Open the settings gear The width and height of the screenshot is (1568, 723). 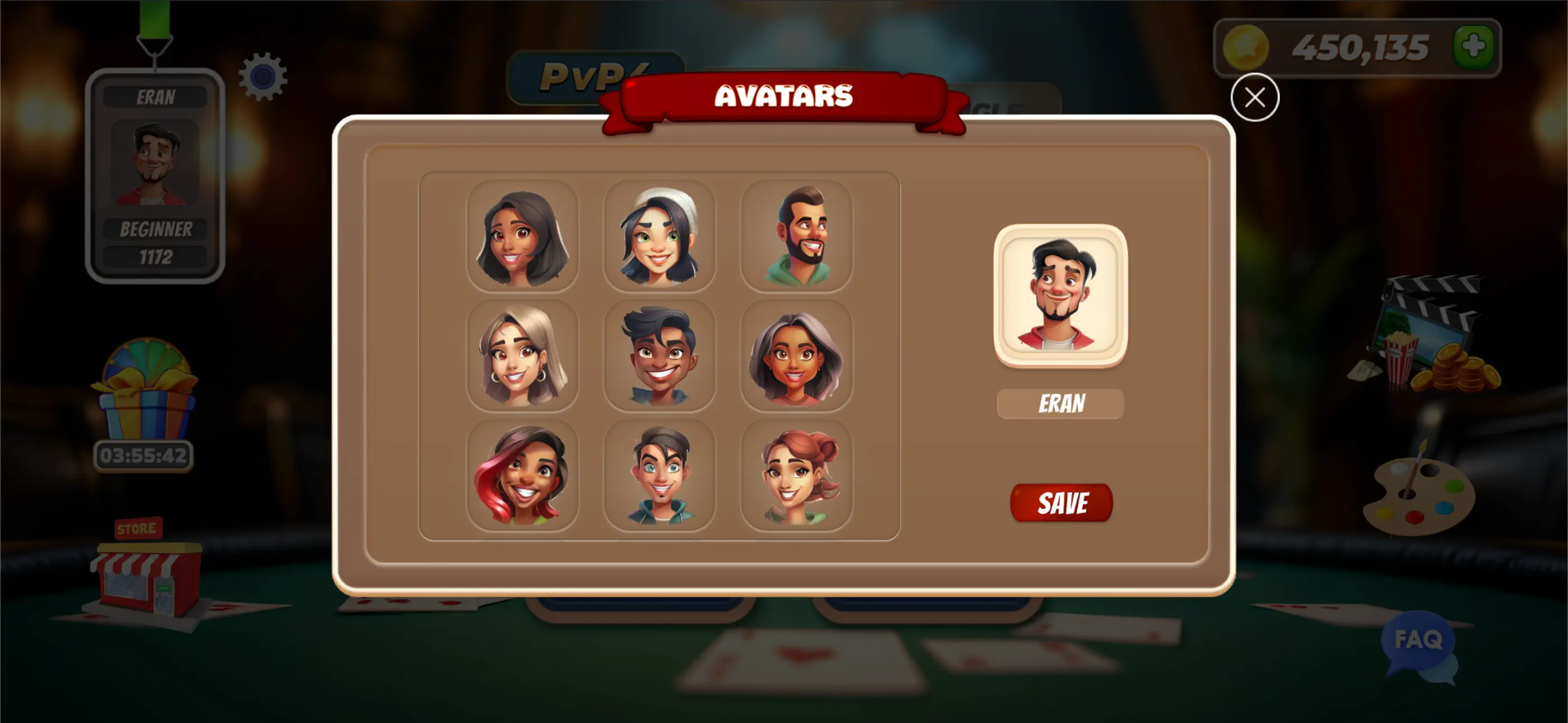pos(264,76)
